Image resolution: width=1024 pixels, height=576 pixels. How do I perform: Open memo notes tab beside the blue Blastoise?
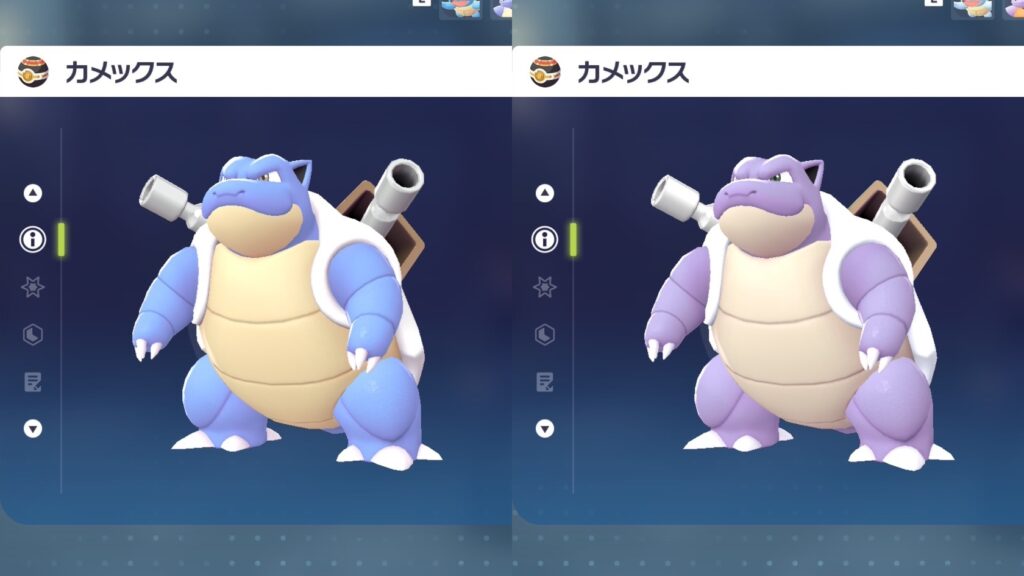pos(33,381)
